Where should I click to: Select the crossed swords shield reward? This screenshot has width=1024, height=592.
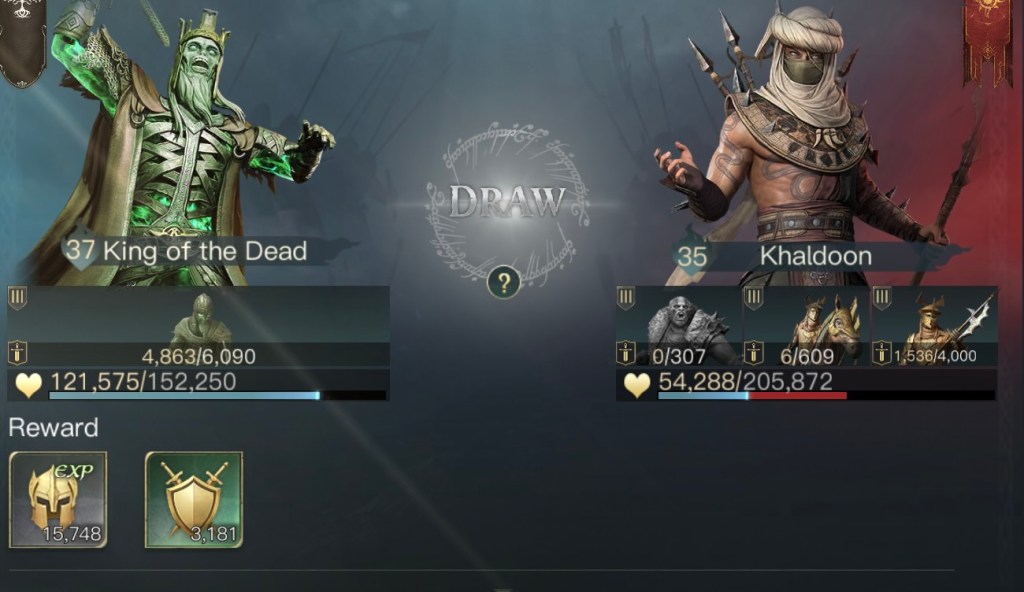[194, 499]
